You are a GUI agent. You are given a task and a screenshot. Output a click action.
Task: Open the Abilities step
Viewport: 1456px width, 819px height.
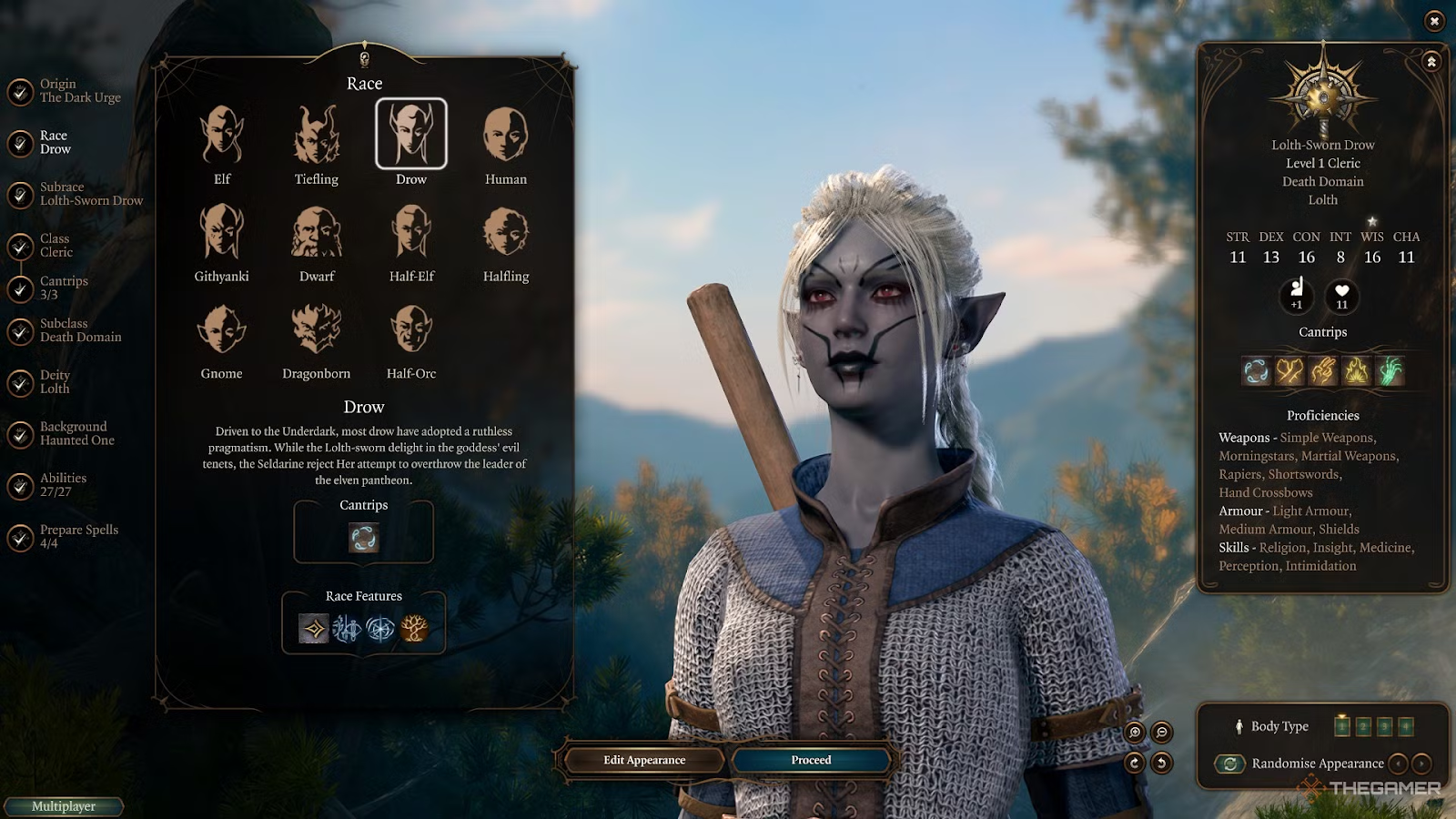(62, 485)
